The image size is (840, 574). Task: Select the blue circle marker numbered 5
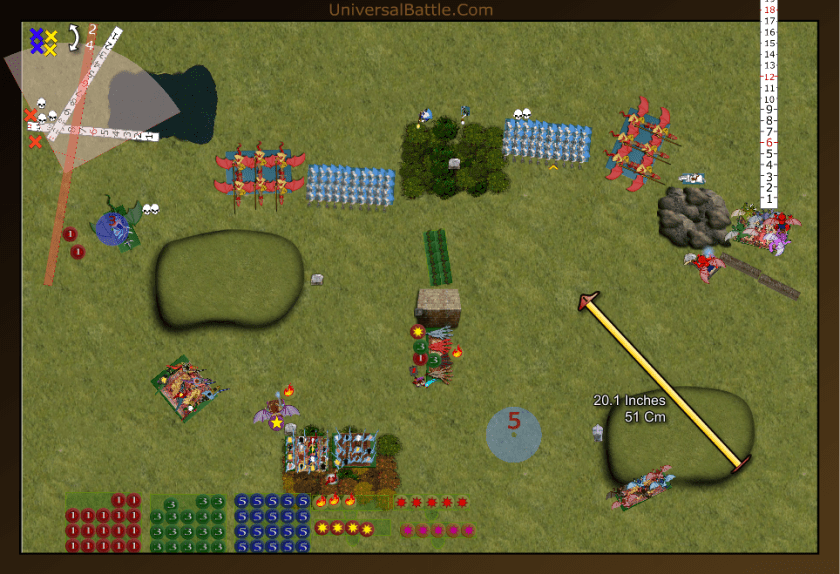coord(514,435)
